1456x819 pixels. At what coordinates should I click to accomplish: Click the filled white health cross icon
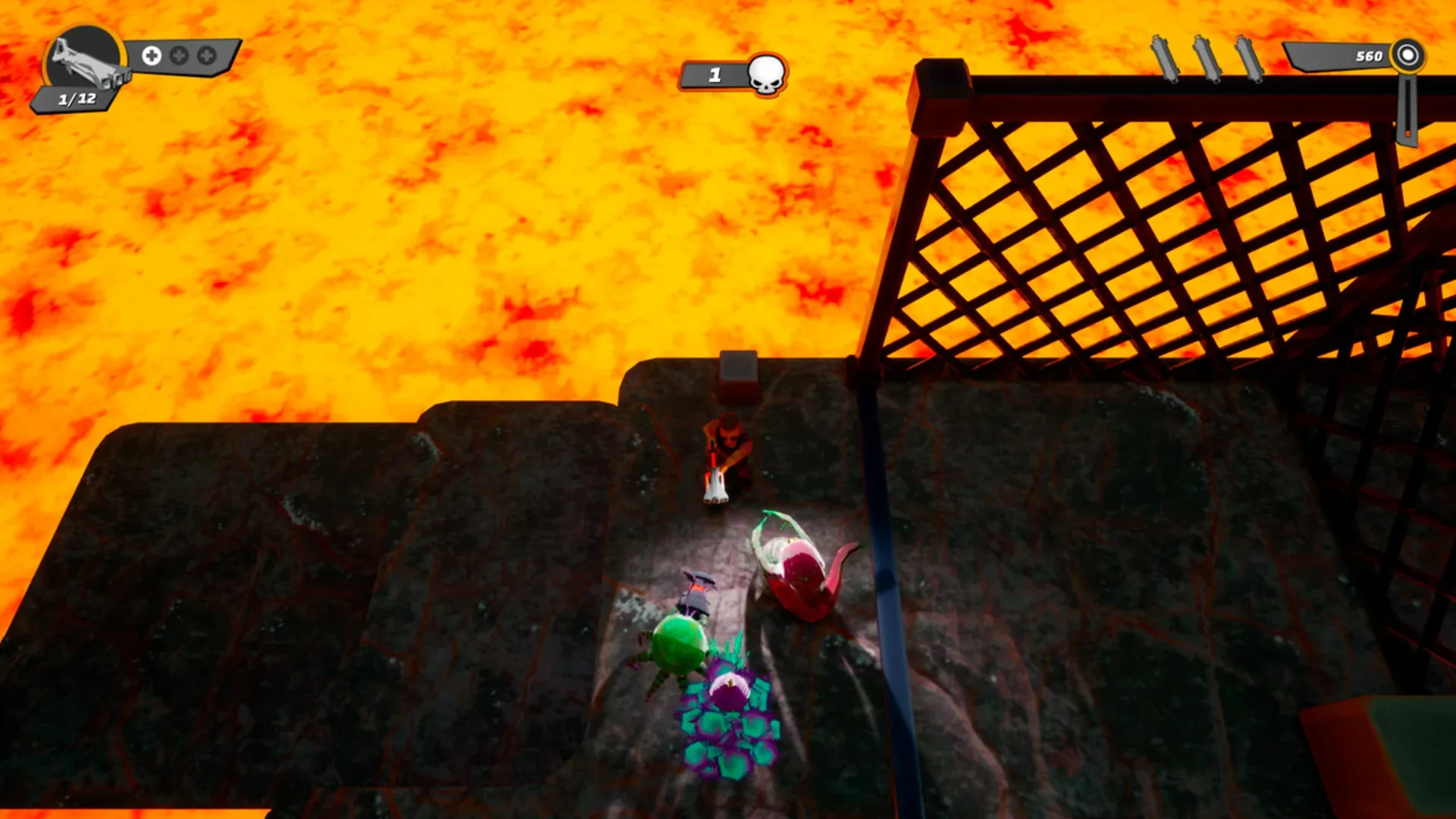coord(151,55)
